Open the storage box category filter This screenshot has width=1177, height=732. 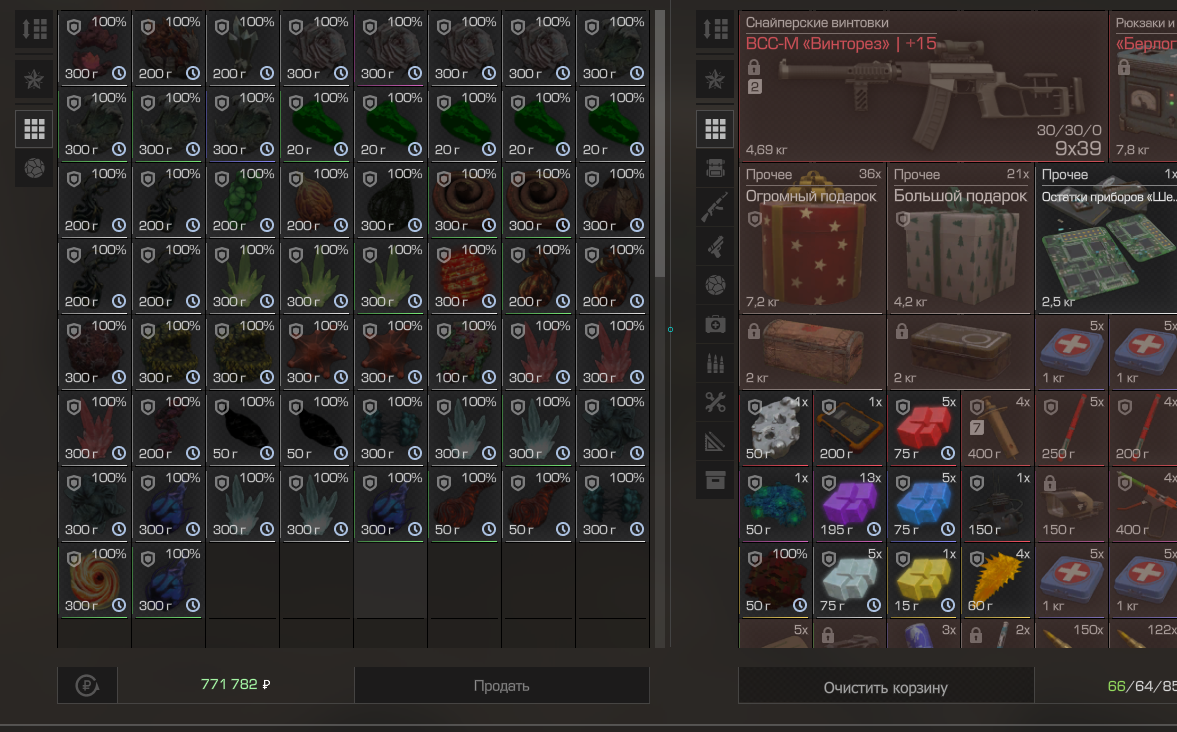715,480
